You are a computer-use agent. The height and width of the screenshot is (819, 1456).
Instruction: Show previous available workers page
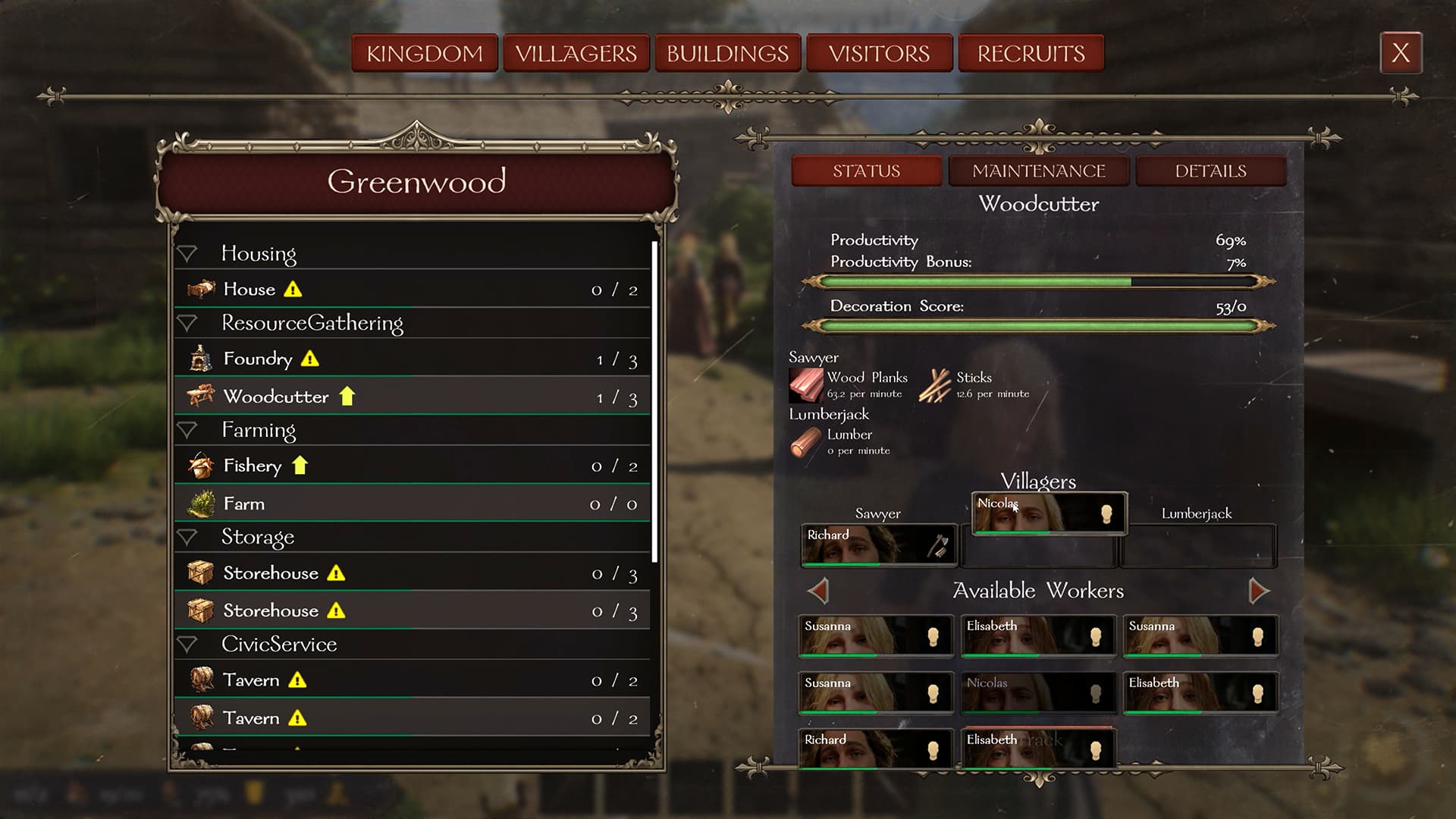(x=818, y=591)
